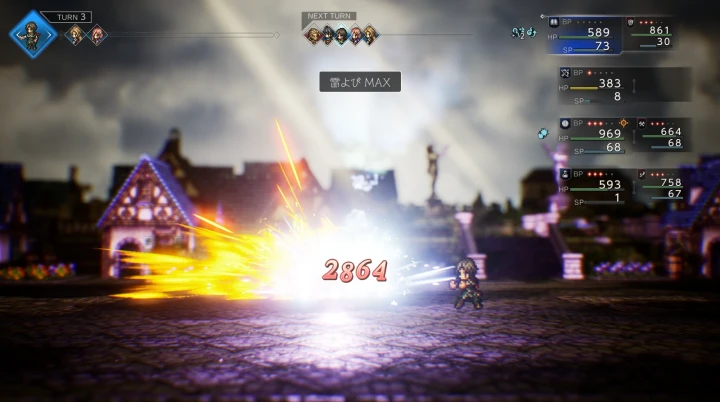Select the party member panel showing 969 HP
Image resolution: width=720 pixels, height=402 pixels.
tap(591, 135)
